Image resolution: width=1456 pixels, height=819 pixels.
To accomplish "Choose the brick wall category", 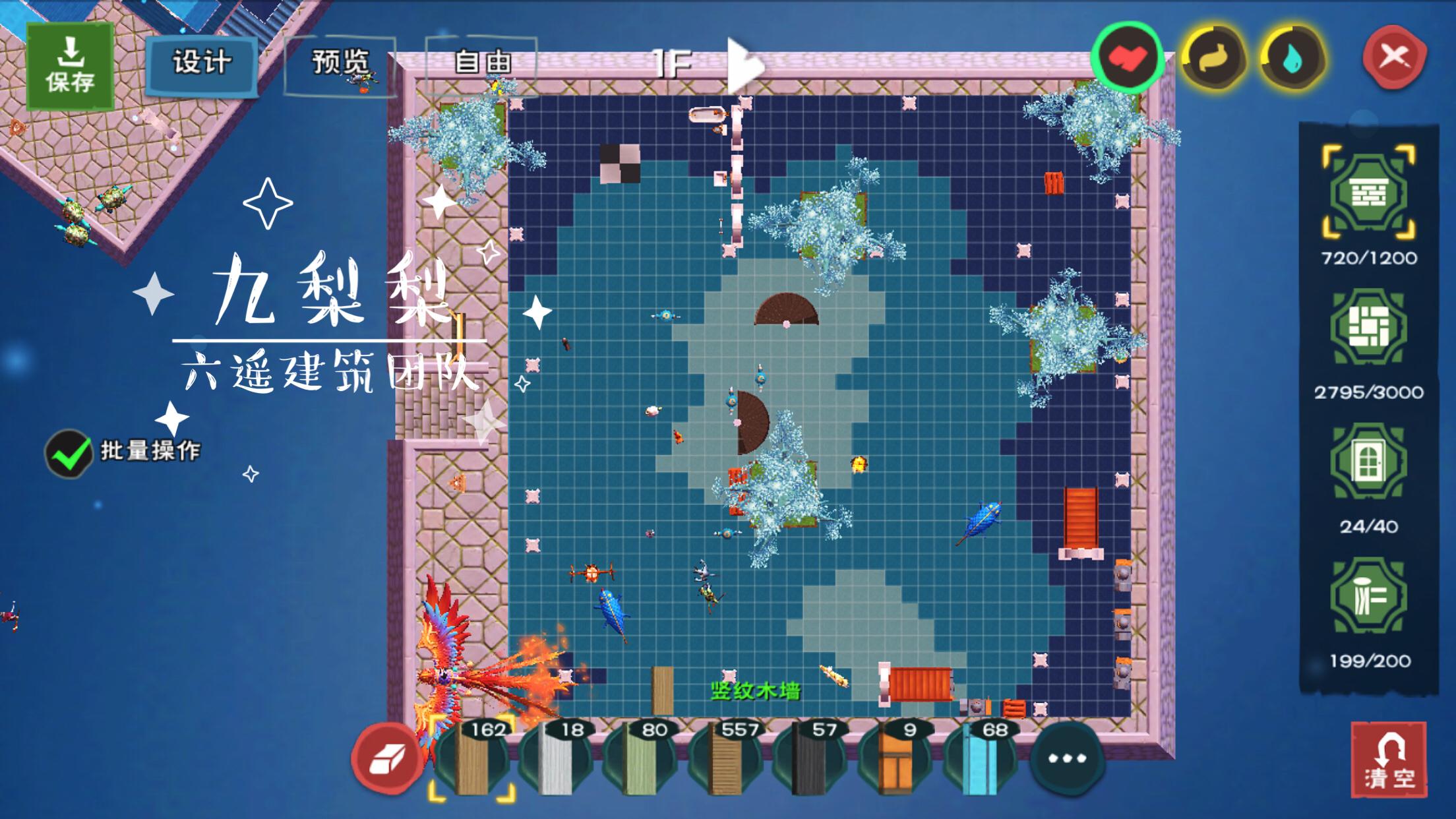I will 1368,194.
